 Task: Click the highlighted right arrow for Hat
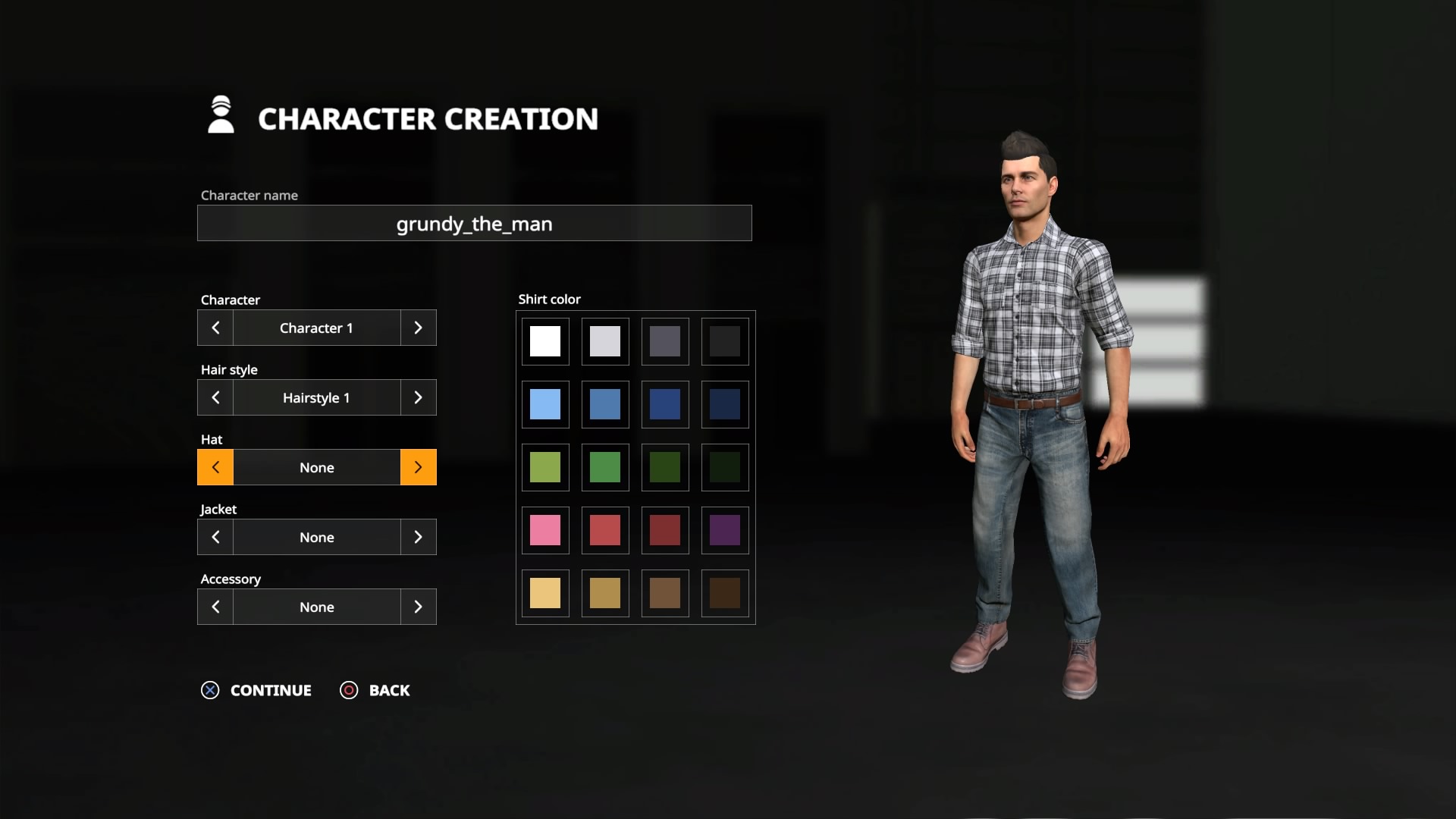[418, 467]
